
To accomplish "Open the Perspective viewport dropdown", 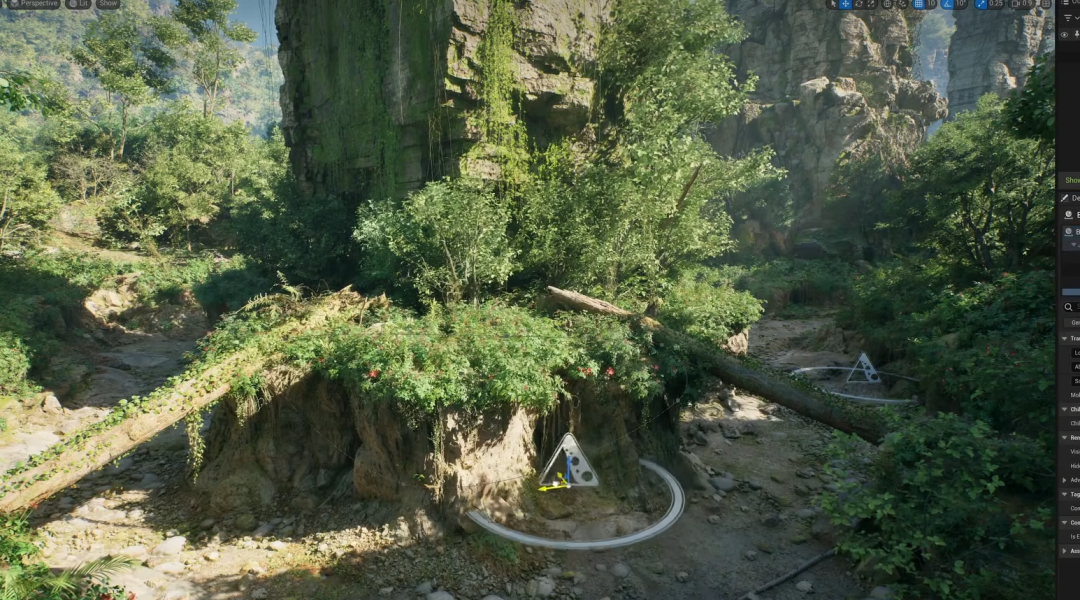I will (33, 4).
